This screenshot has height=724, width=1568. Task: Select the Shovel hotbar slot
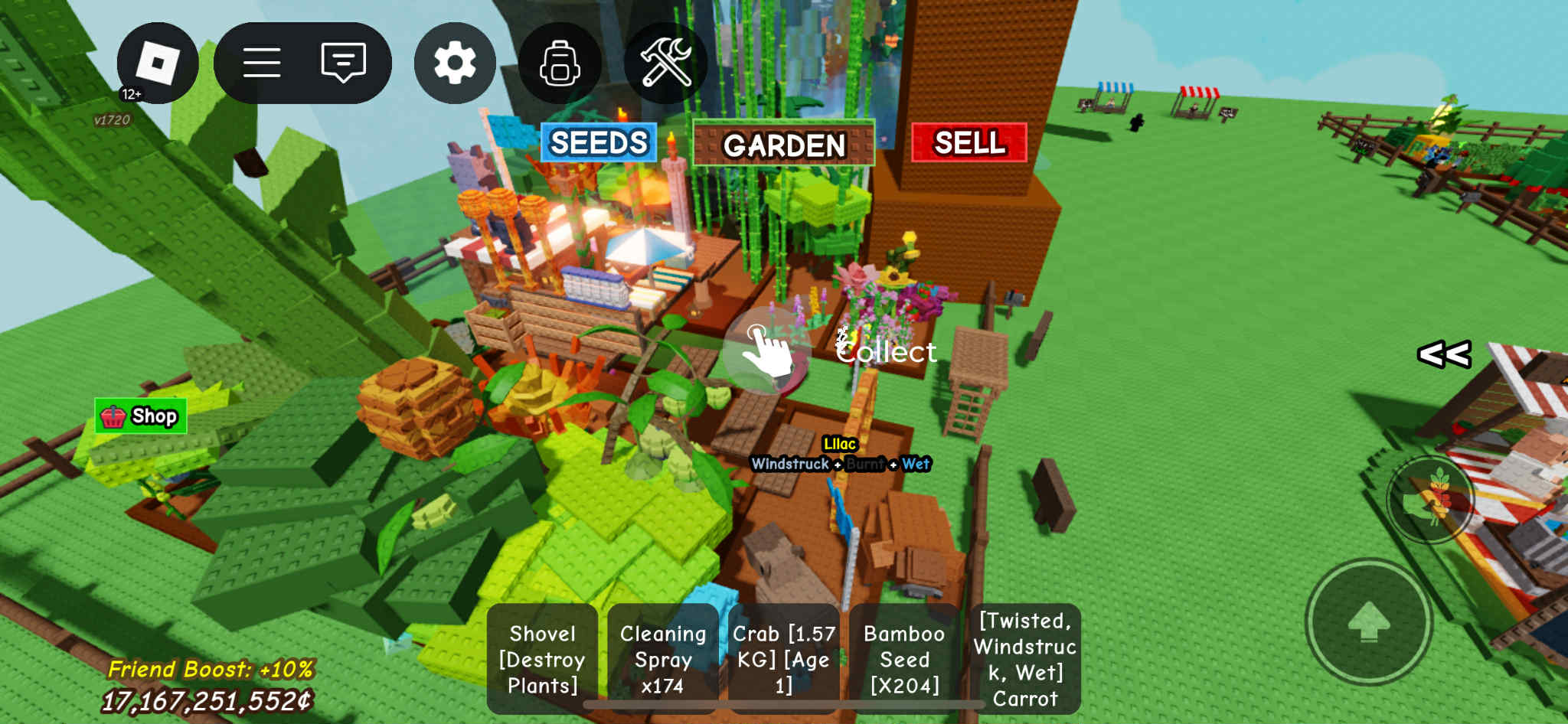[542, 659]
